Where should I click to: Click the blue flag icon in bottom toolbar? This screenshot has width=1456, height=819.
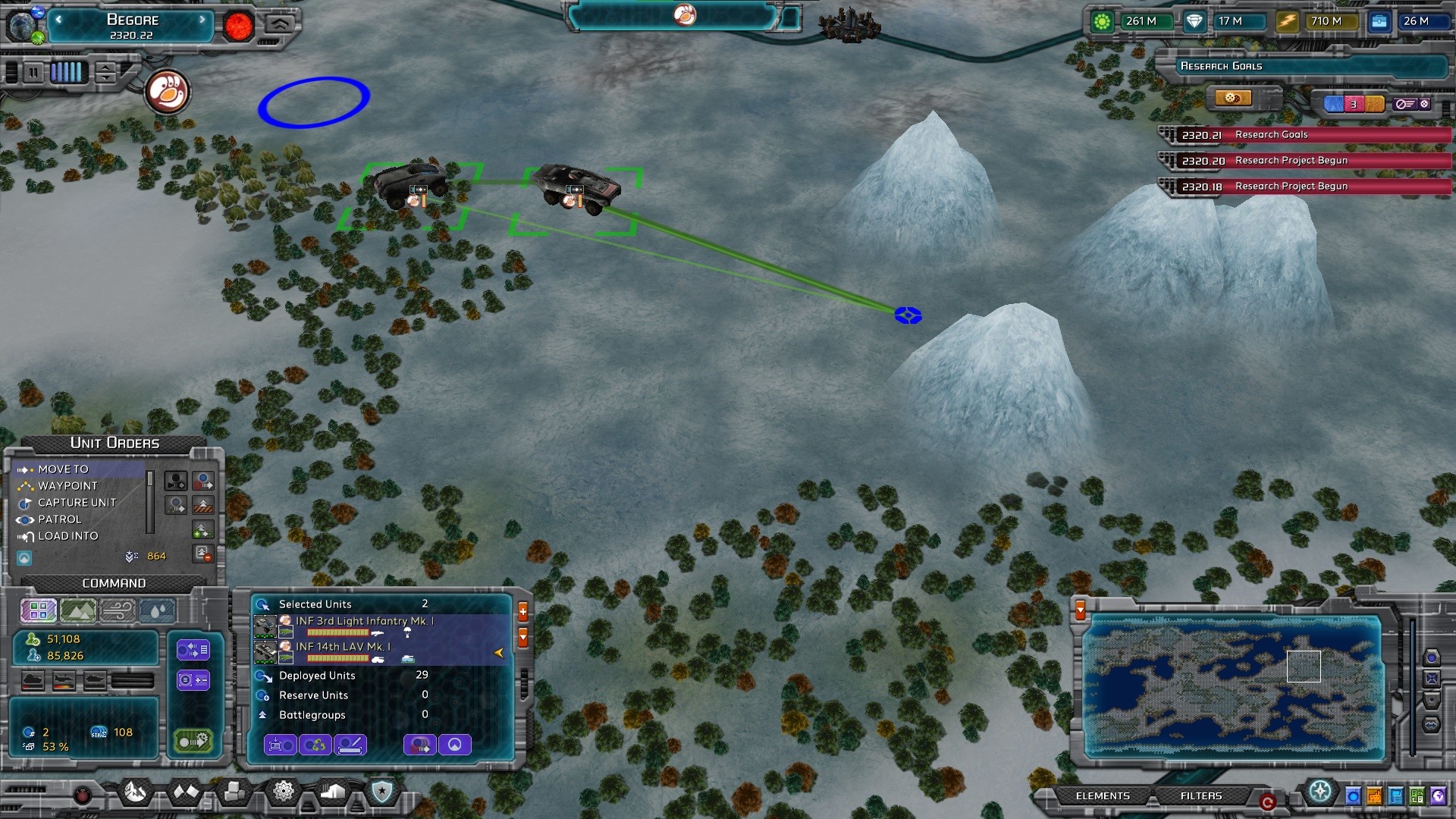[x=1395, y=796]
